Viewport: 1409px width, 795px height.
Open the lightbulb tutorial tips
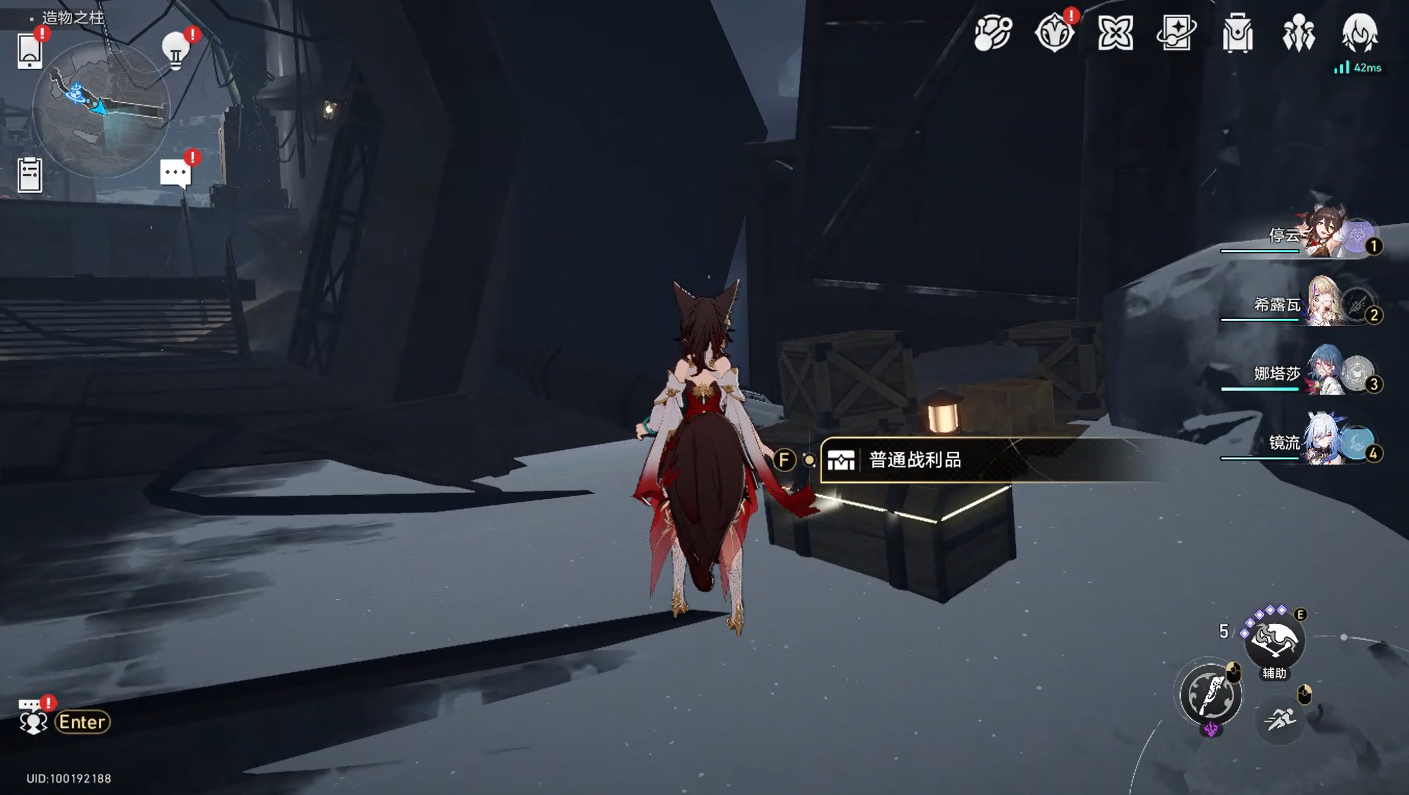pos(176,50)
